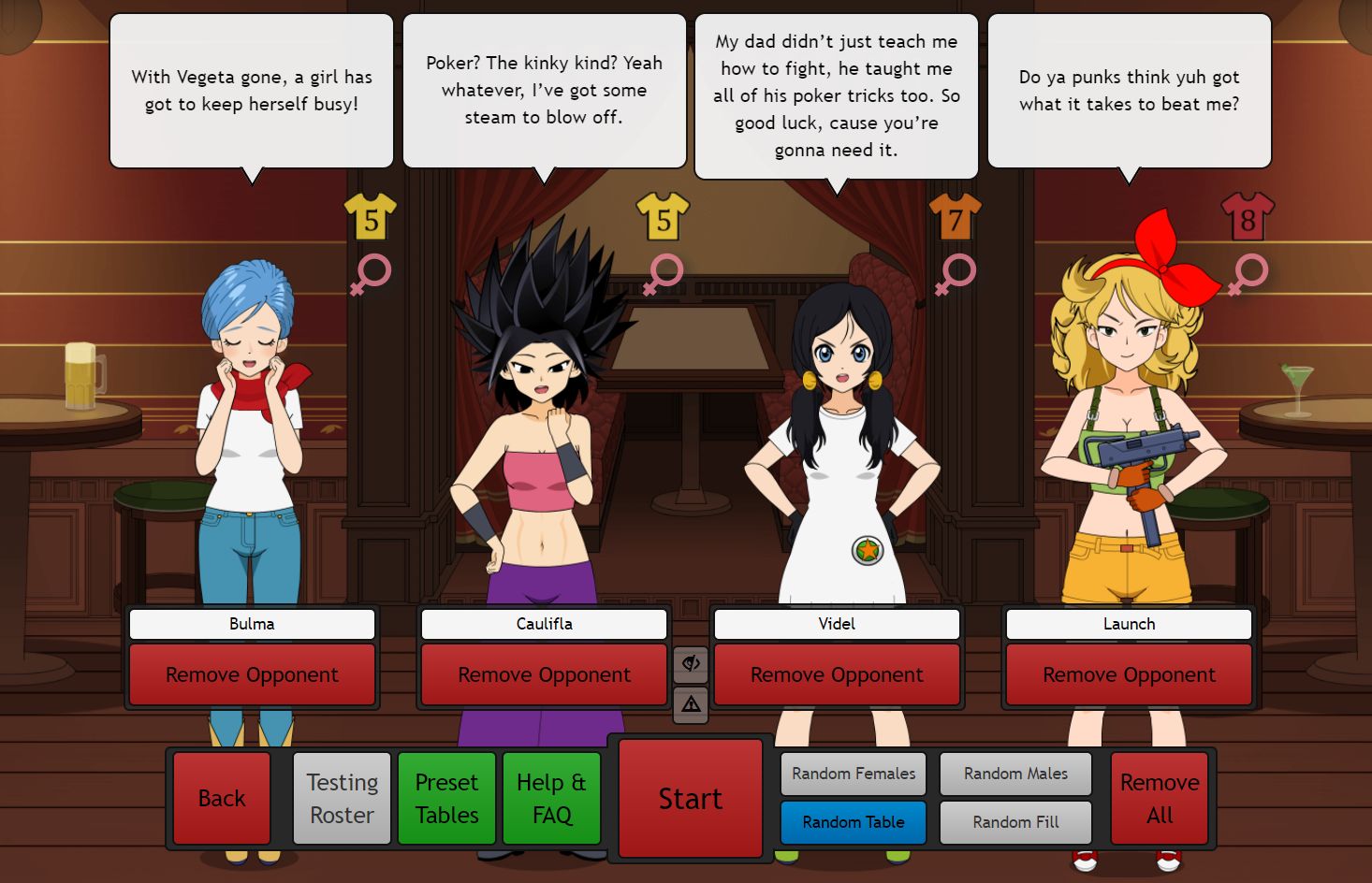Click the female gender icon above Videl
Screen dimensions: 1372x883
(954, 273)
